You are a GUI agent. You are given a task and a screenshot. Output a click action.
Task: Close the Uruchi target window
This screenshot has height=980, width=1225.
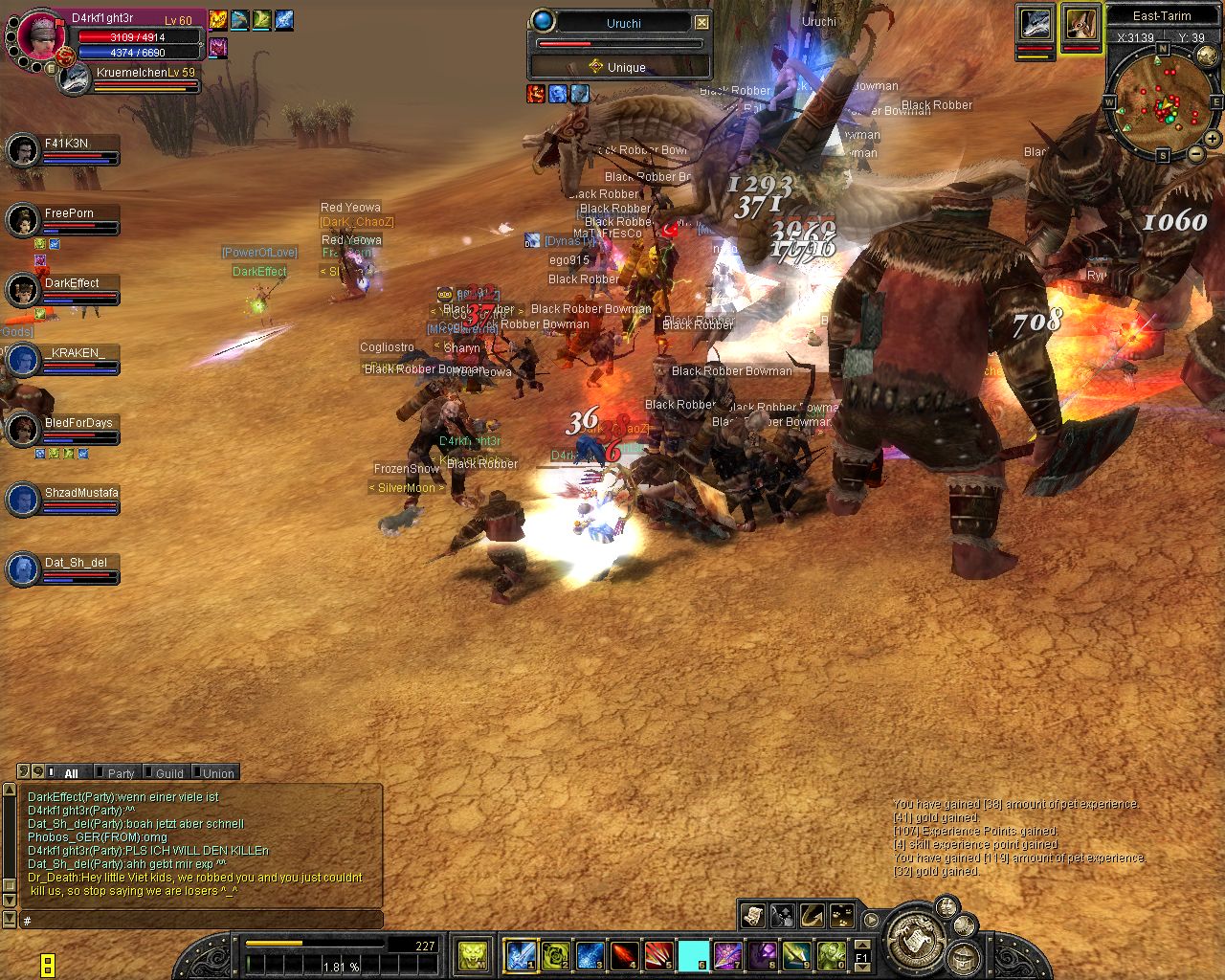click(x=702, y=22)
